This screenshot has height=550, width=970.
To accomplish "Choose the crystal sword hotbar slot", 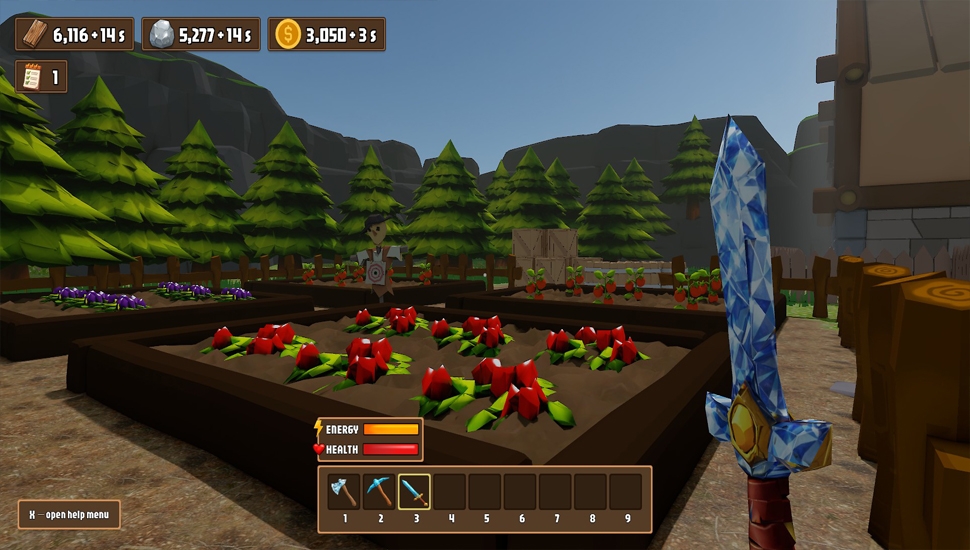I will 414,491.
